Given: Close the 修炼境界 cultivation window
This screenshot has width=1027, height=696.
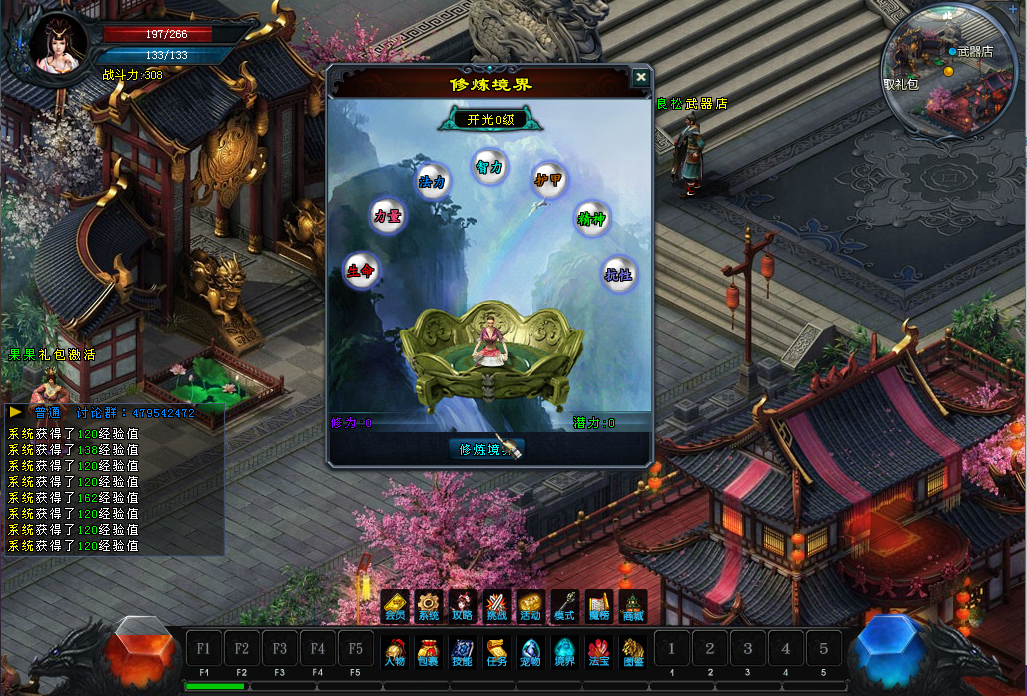Looking at the screenshot, I should pyautogui.click(x=641, y=77).
